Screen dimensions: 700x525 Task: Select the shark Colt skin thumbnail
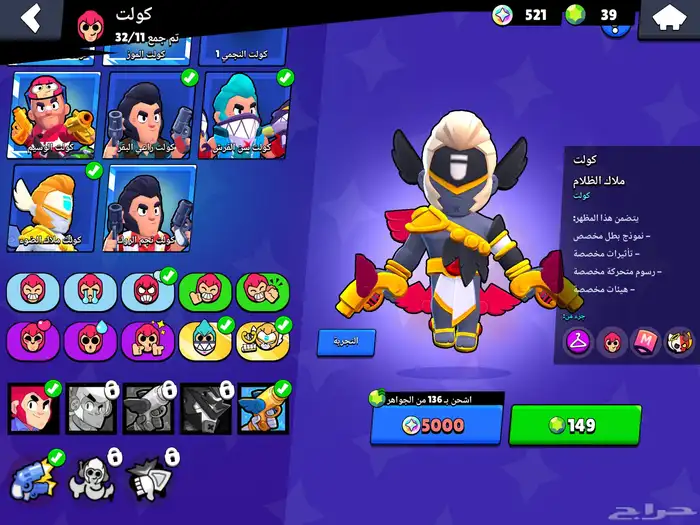(245, 114)
